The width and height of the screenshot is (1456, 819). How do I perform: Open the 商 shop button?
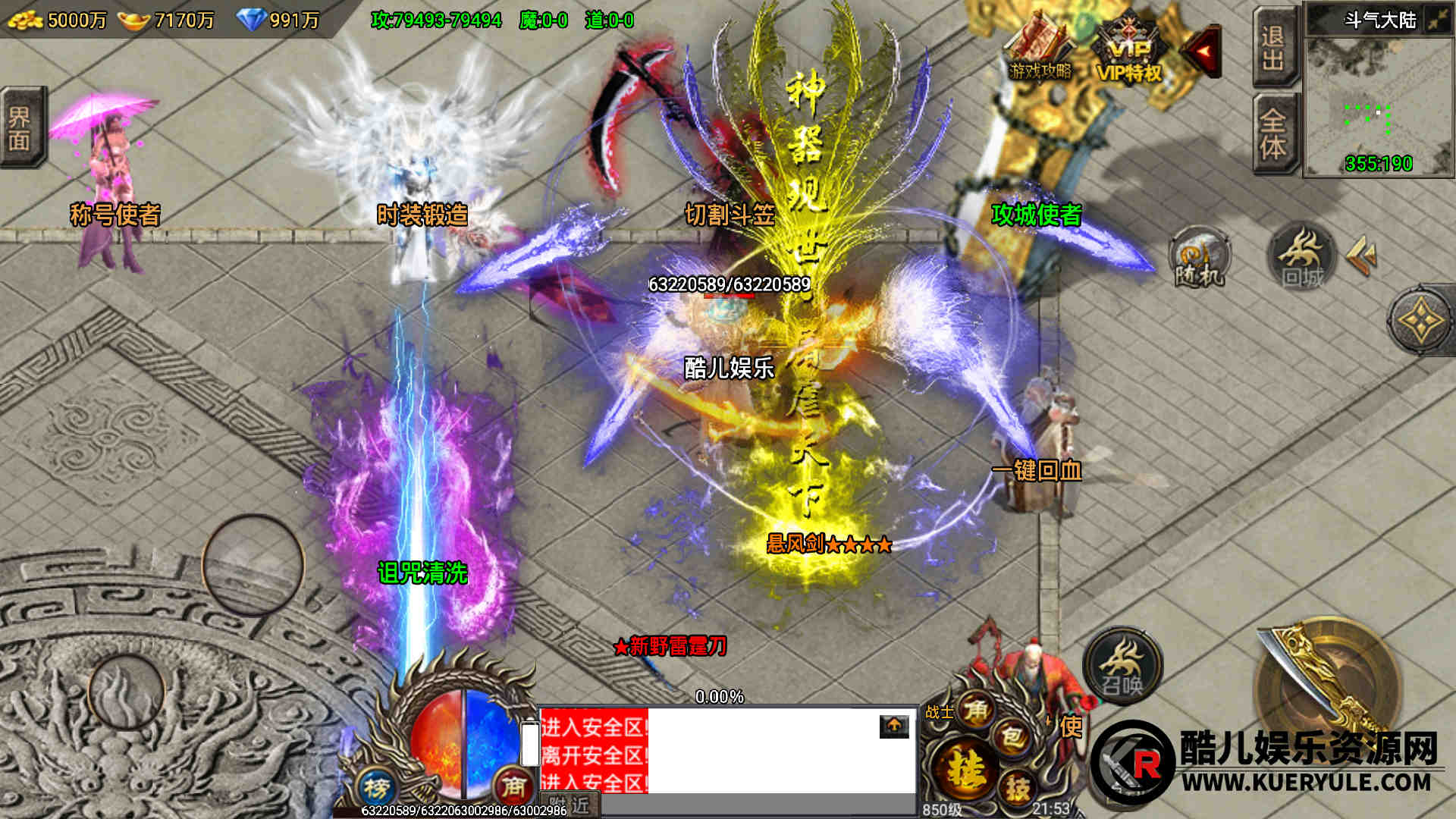click(513, 786)
